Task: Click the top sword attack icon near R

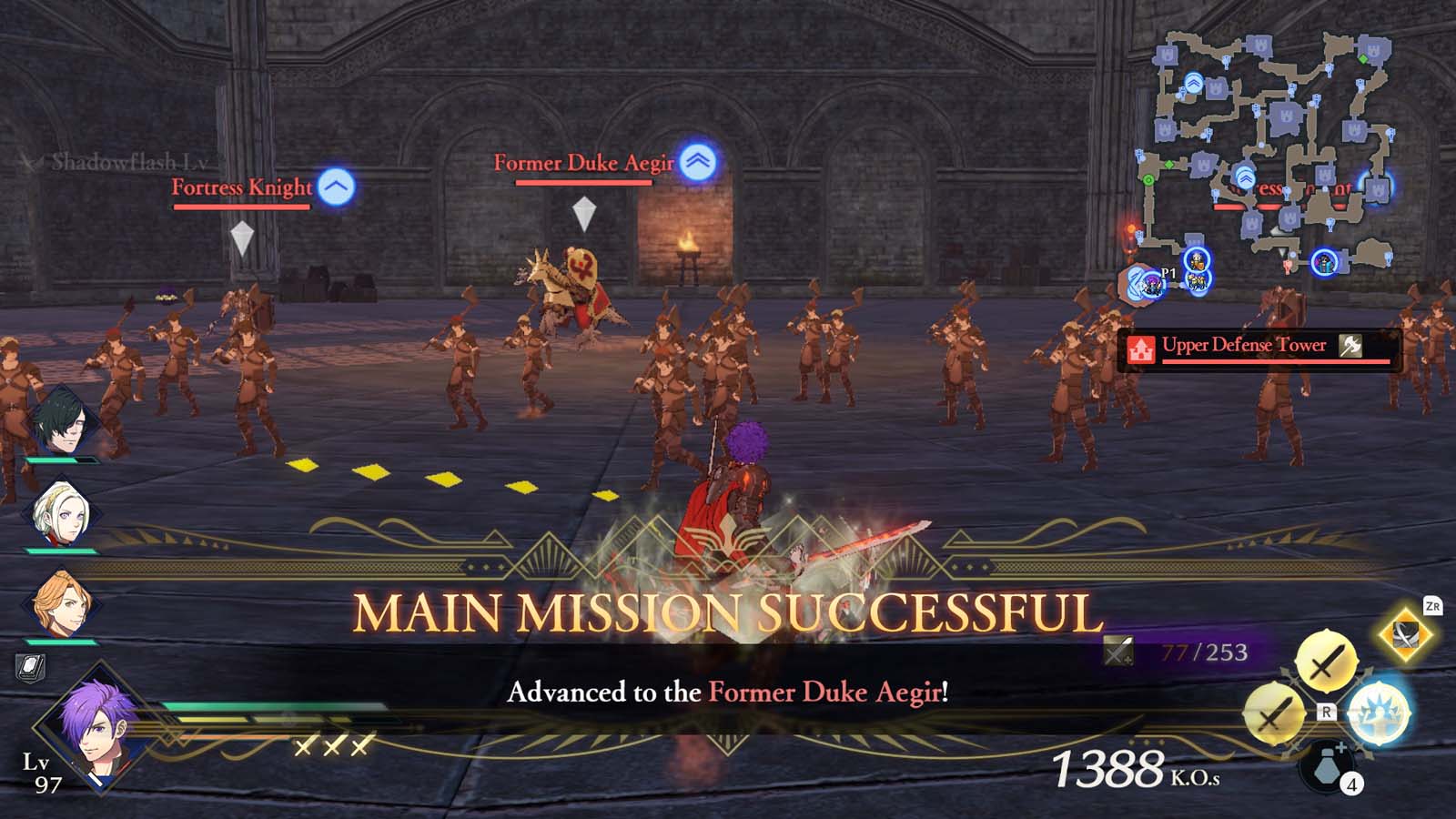Action: click(1325, 660)
